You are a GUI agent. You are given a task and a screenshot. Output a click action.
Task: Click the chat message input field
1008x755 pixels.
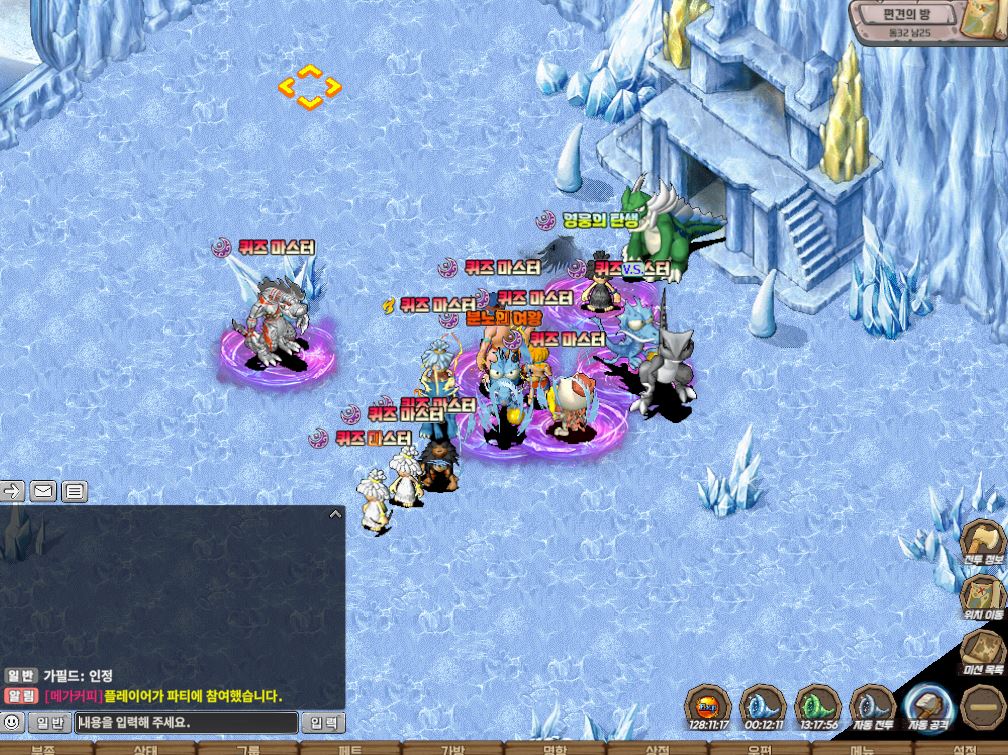click(x=186, y=722)
